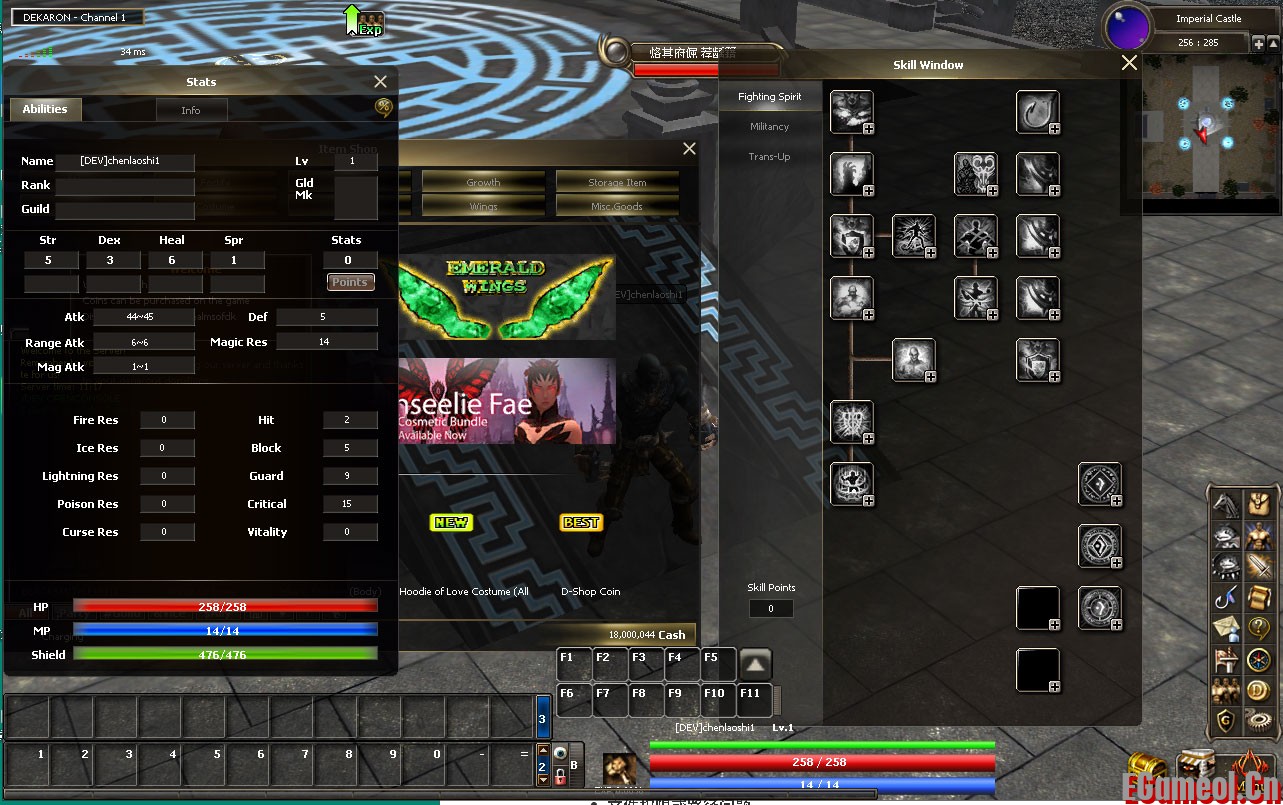Click the minimap plus zoom button
Screen dimensions: 1283x805
pyautogui.click(x=1258, y=43)
